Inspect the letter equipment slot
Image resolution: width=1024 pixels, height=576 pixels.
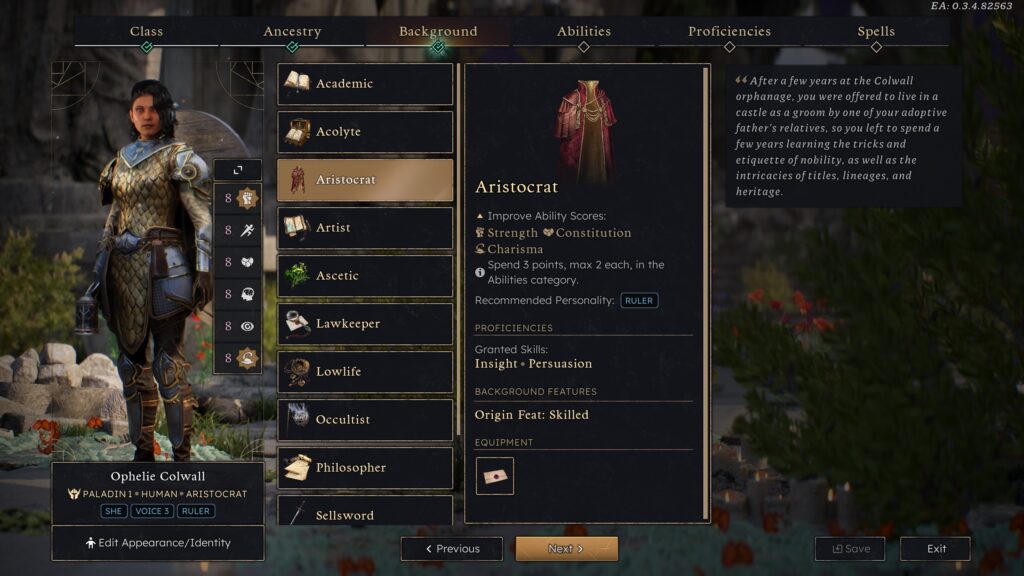[495, 476]
